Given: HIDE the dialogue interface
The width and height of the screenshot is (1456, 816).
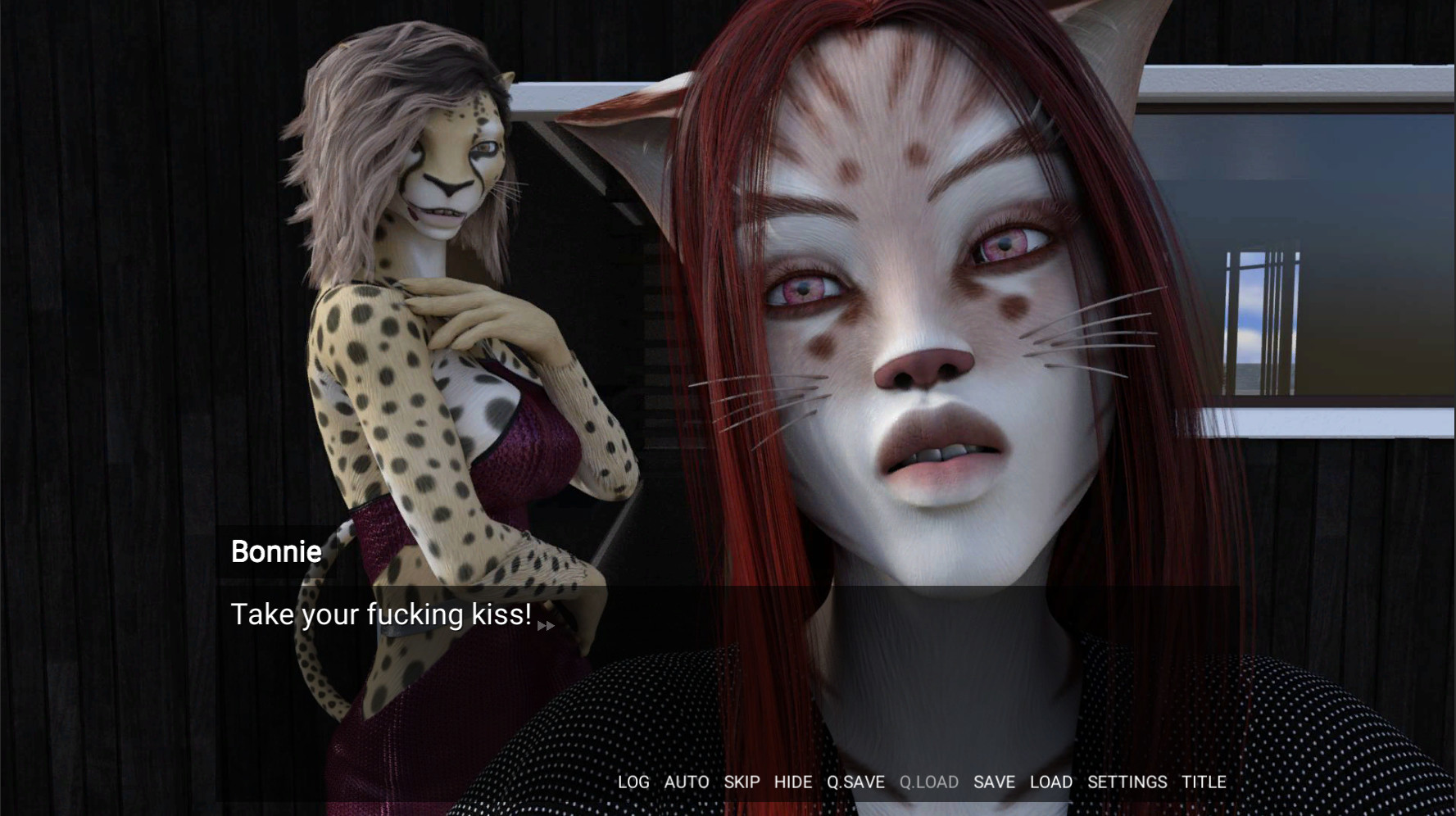Looking at the screenshot, I should point(792,782).
